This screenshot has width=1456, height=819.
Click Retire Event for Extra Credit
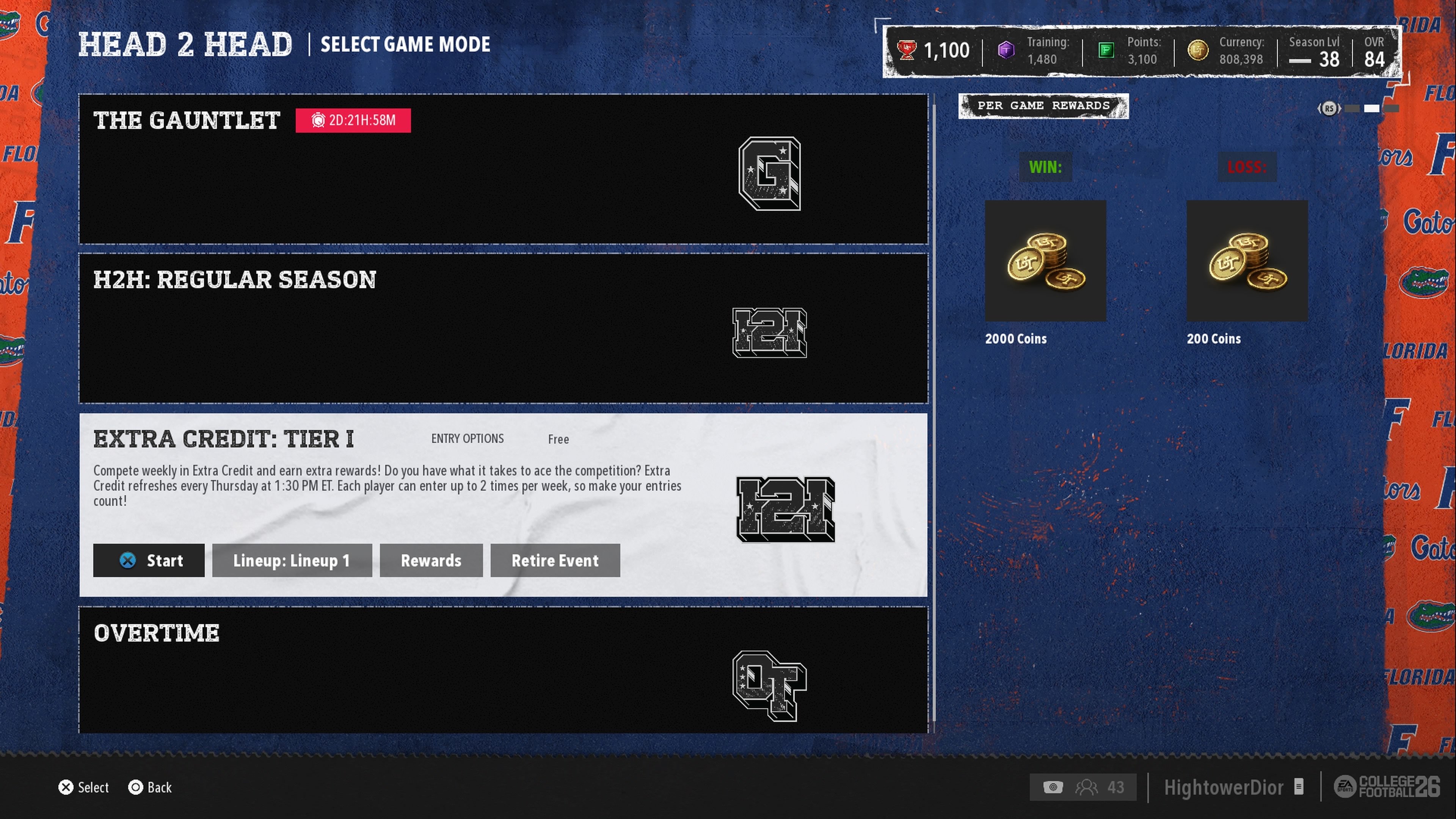click(554, 560)
